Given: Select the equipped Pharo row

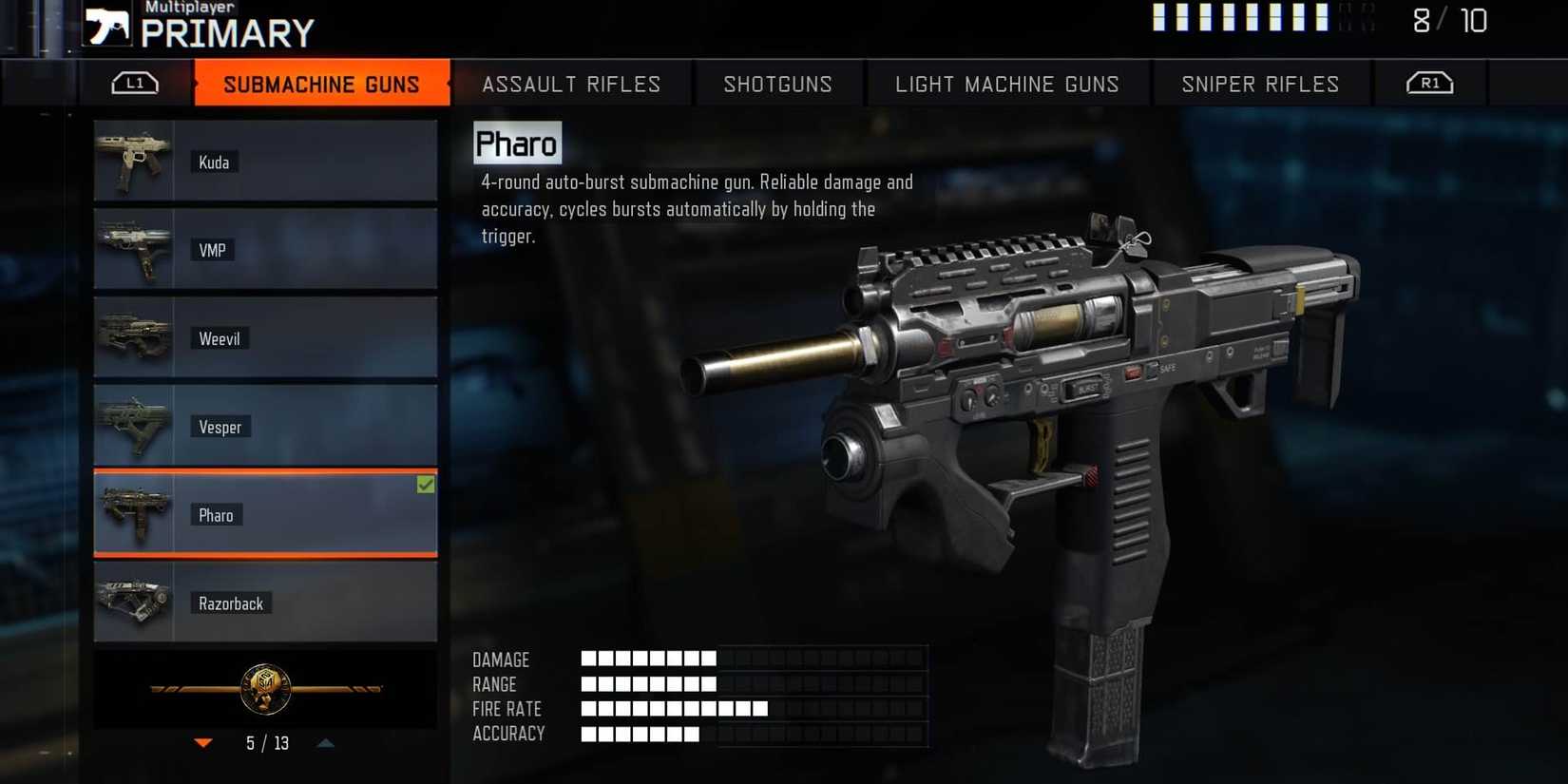Looking at the screenshot, I should 265,514.
